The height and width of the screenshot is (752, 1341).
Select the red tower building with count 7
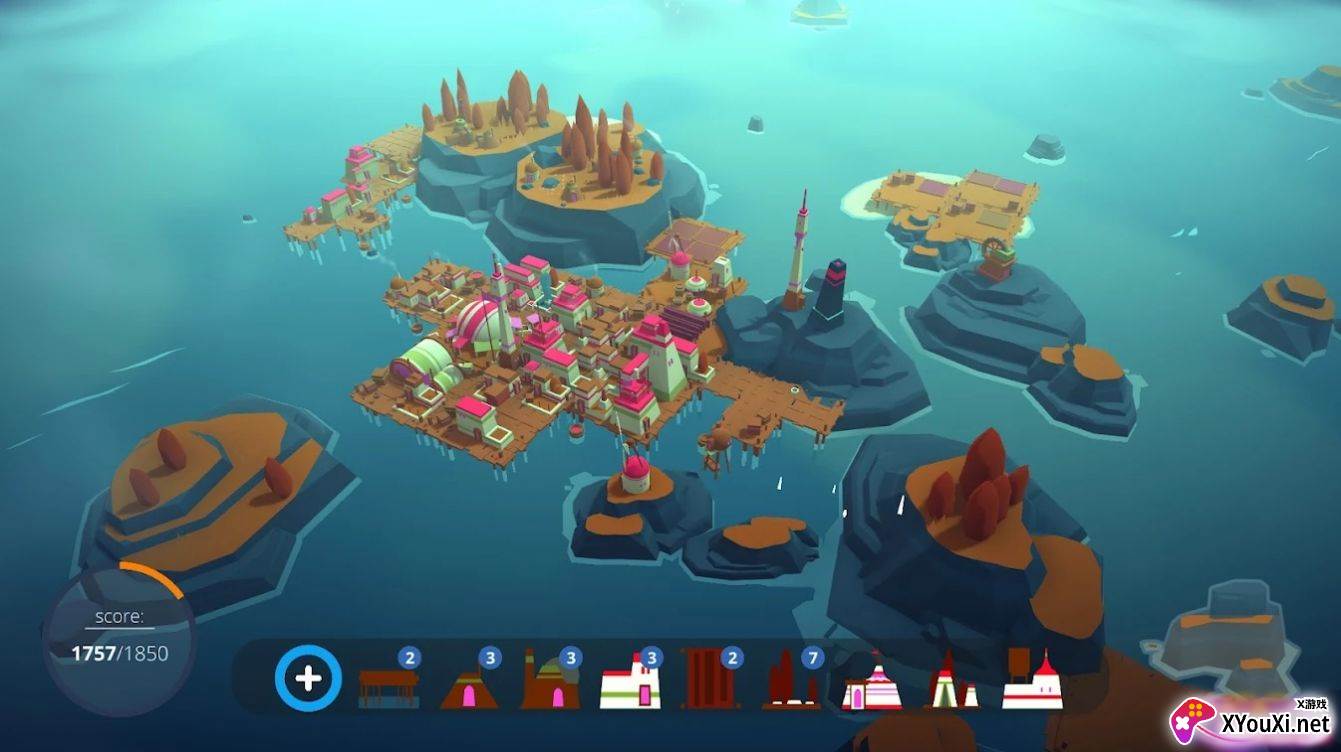pyautogui.click(x=791, y=682)
